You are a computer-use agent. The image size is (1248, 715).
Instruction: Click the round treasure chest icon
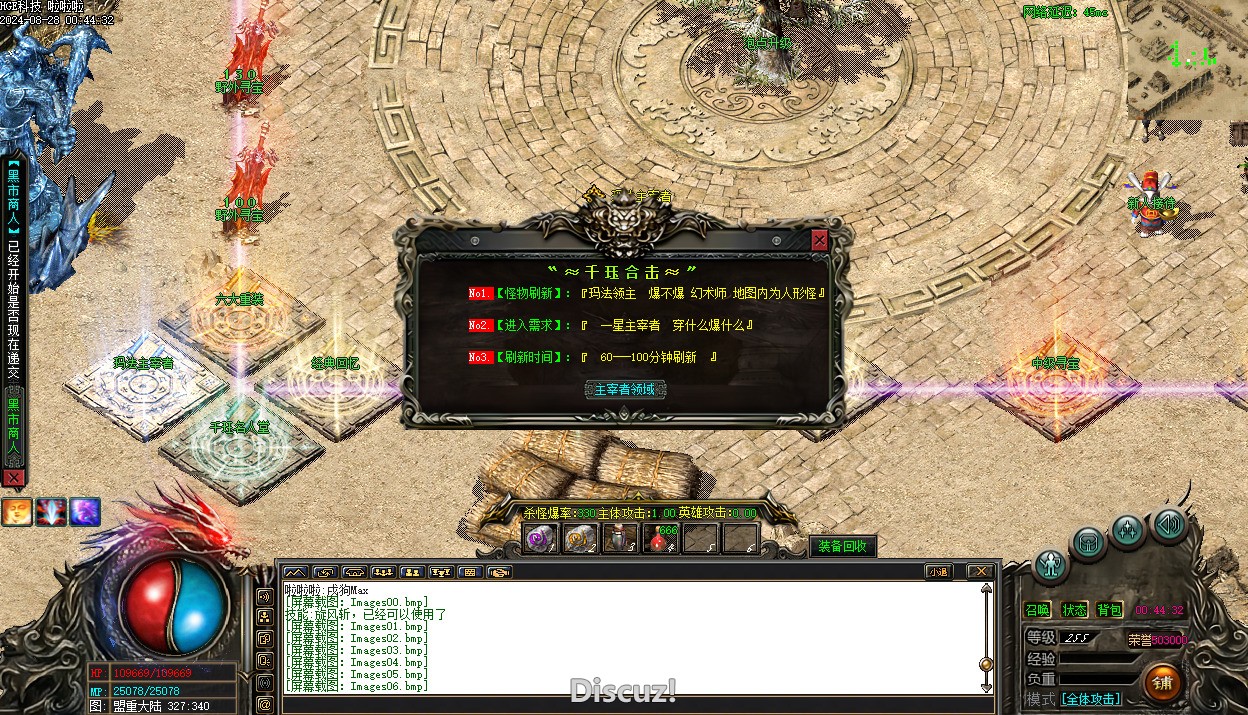[1088, 544]
